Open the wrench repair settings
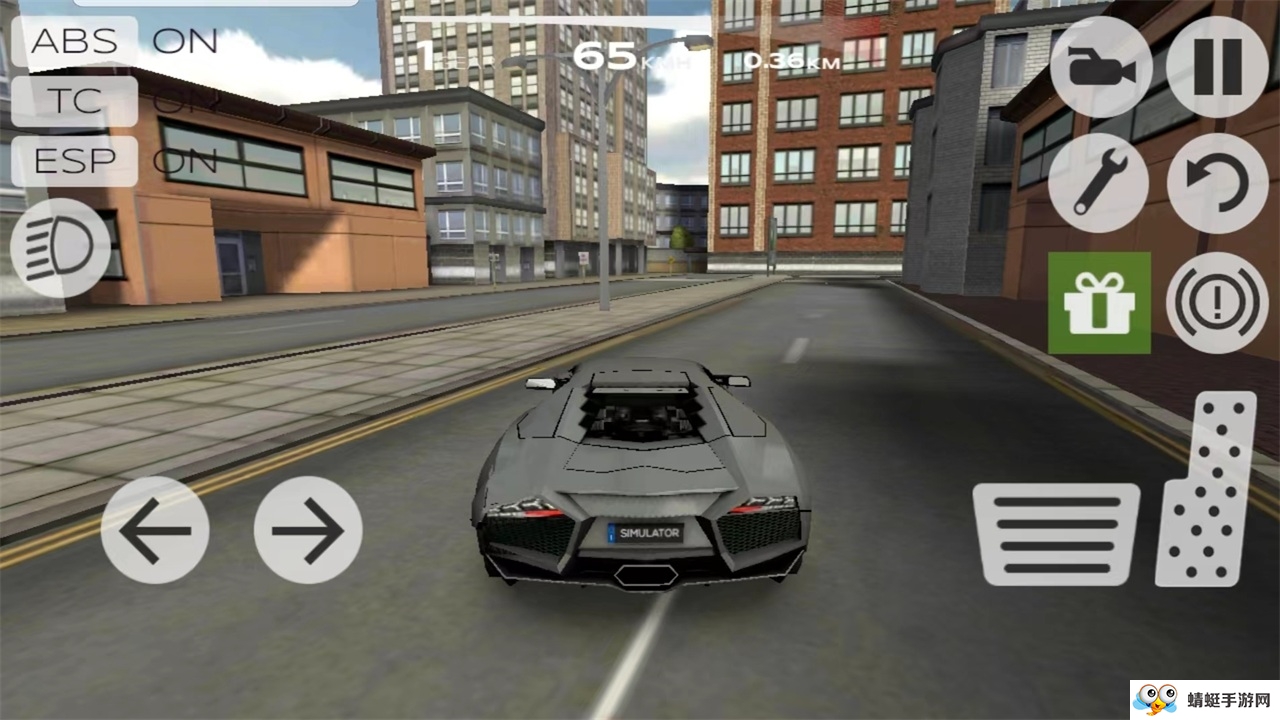The height and width of the screenshot is (720, 1280). pos(1100,183)
